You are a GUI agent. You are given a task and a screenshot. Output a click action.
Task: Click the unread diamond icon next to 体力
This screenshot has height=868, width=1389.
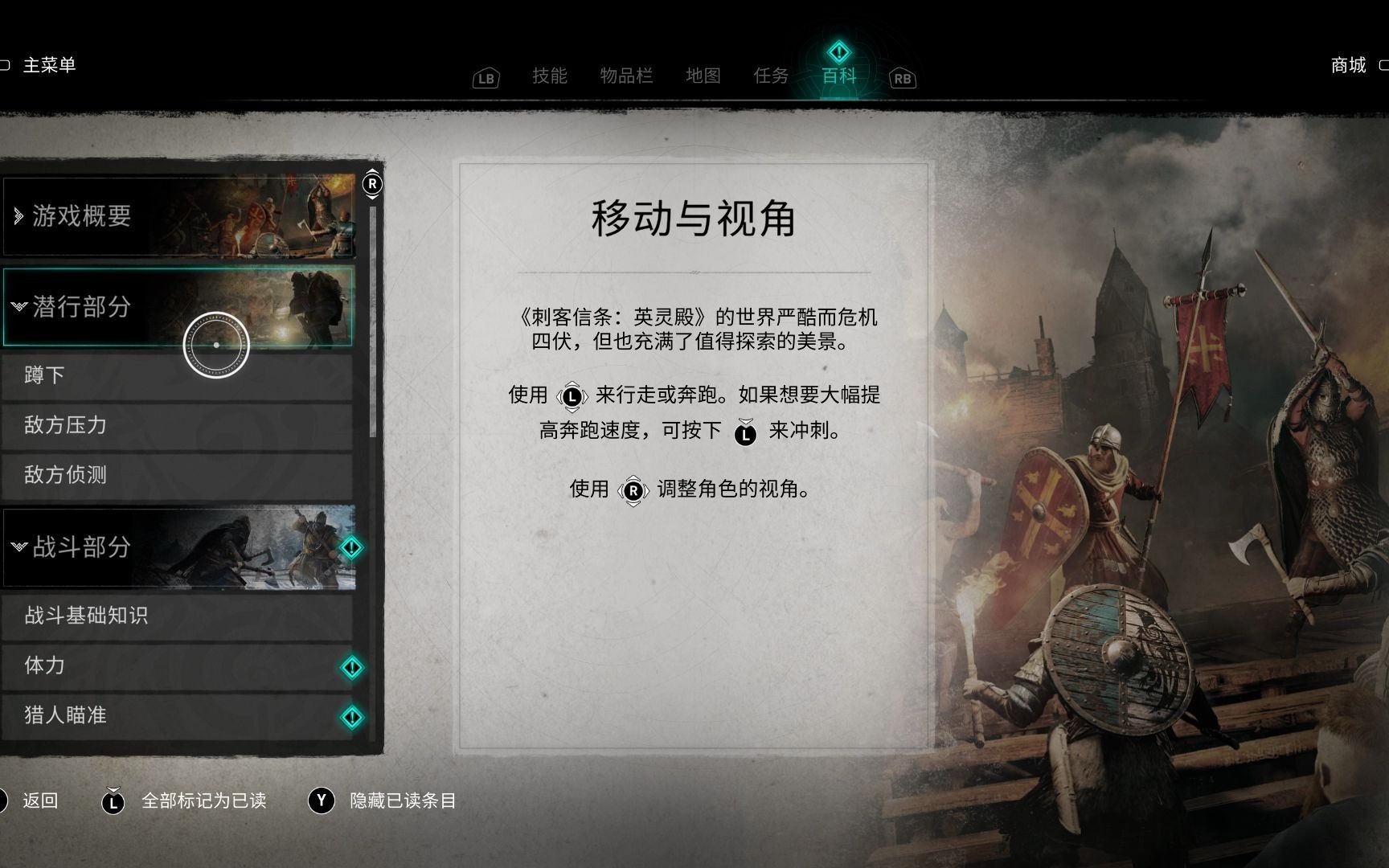351,667
